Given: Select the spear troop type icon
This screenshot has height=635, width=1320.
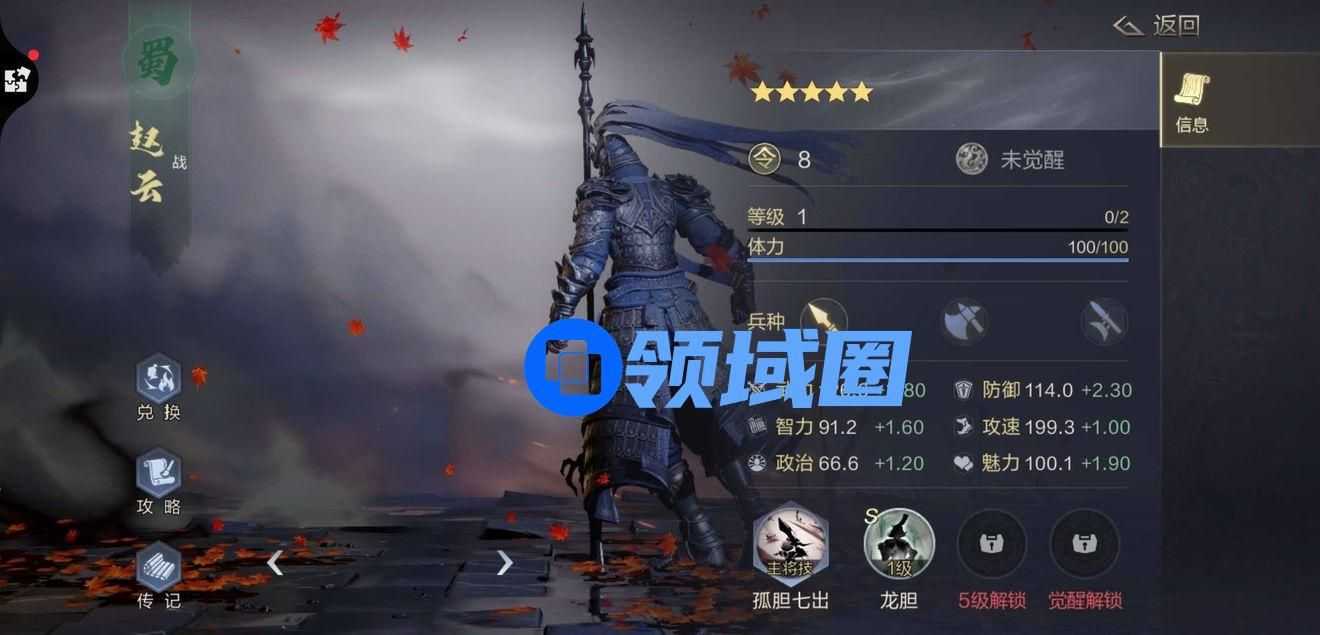Looking at the screenshot, I should pyautogui.click(x=823, y=321).
